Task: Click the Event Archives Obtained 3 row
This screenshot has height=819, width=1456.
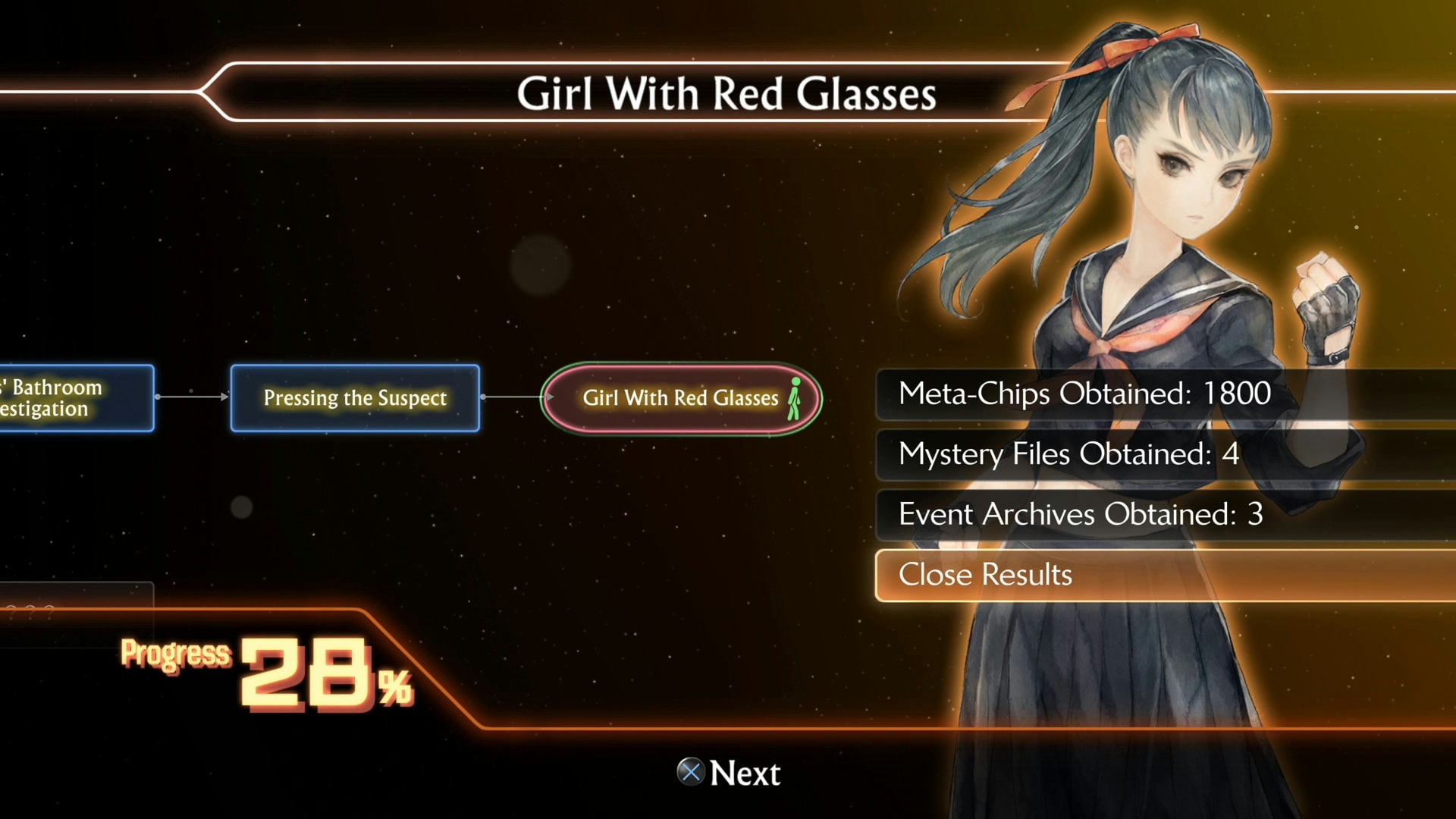Action: (1080, 514)
